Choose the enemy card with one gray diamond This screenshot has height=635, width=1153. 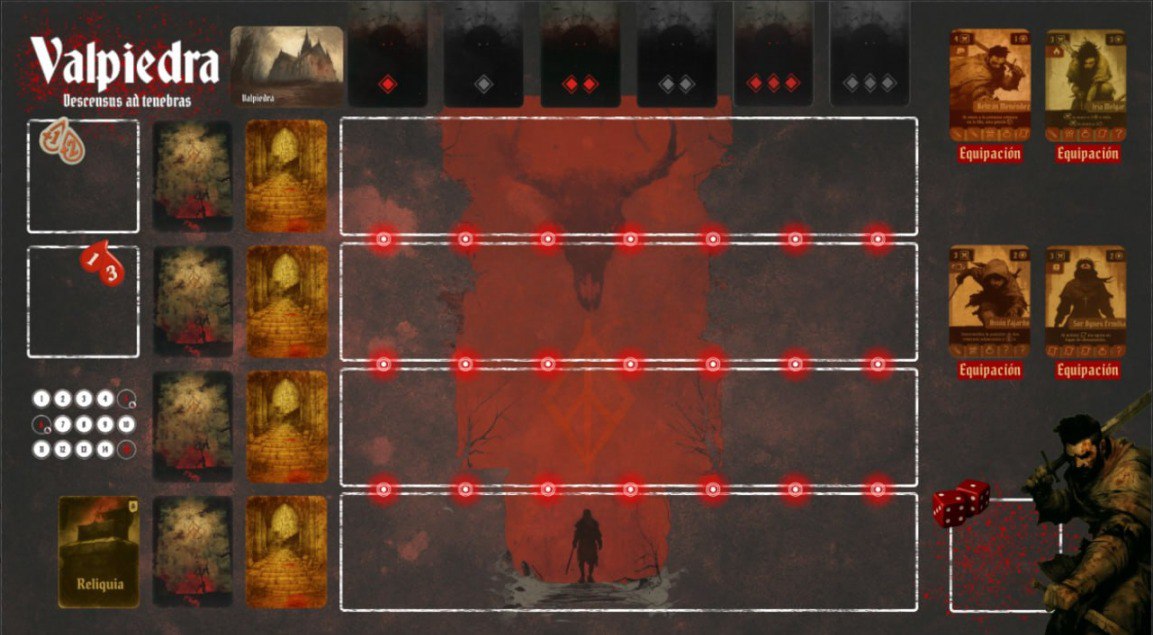coord(483,54)
